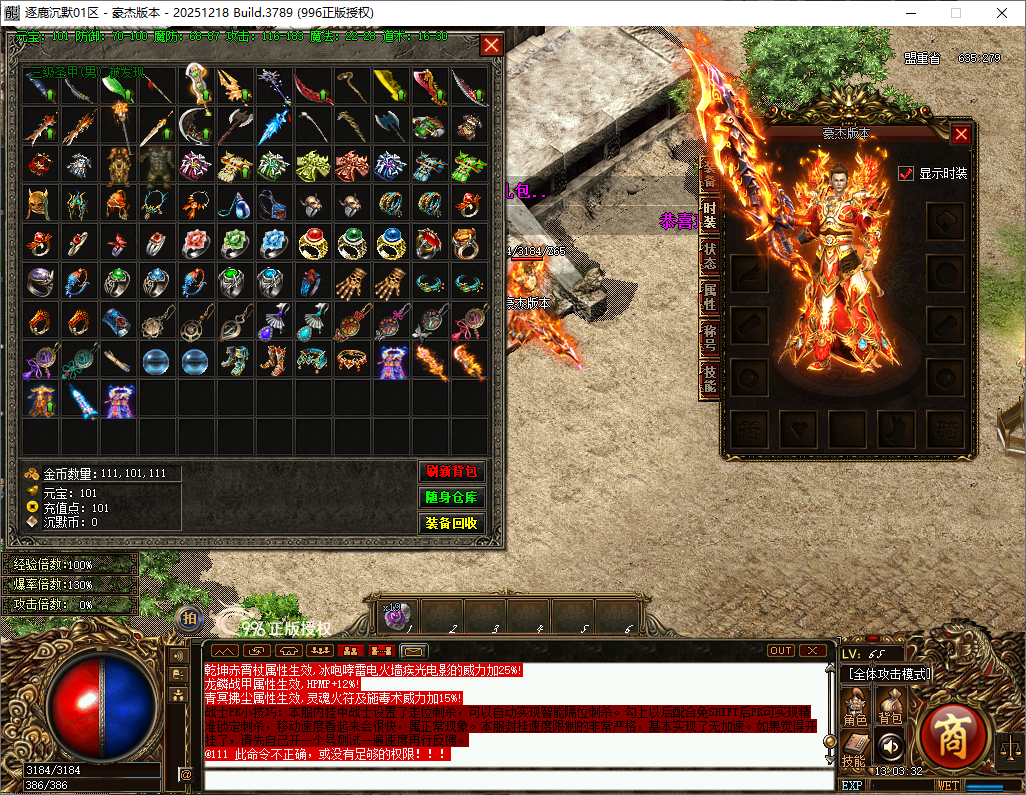Click the 装备回收 equipment recycle button
This screenshot has height=795, width=1026.
click(451, 523)
